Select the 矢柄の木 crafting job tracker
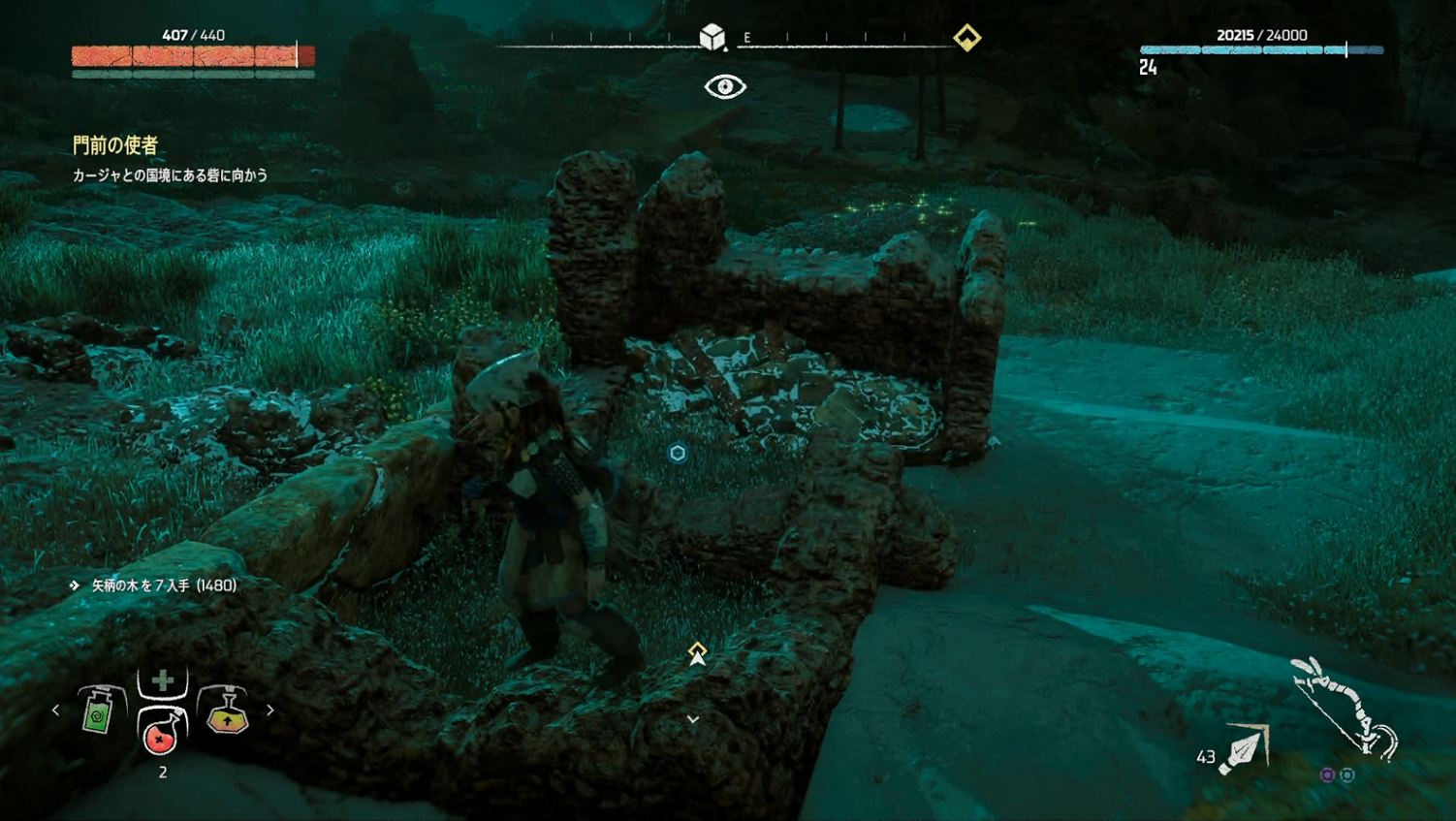Screen dimensions: 1456x821 click(163, 585)
